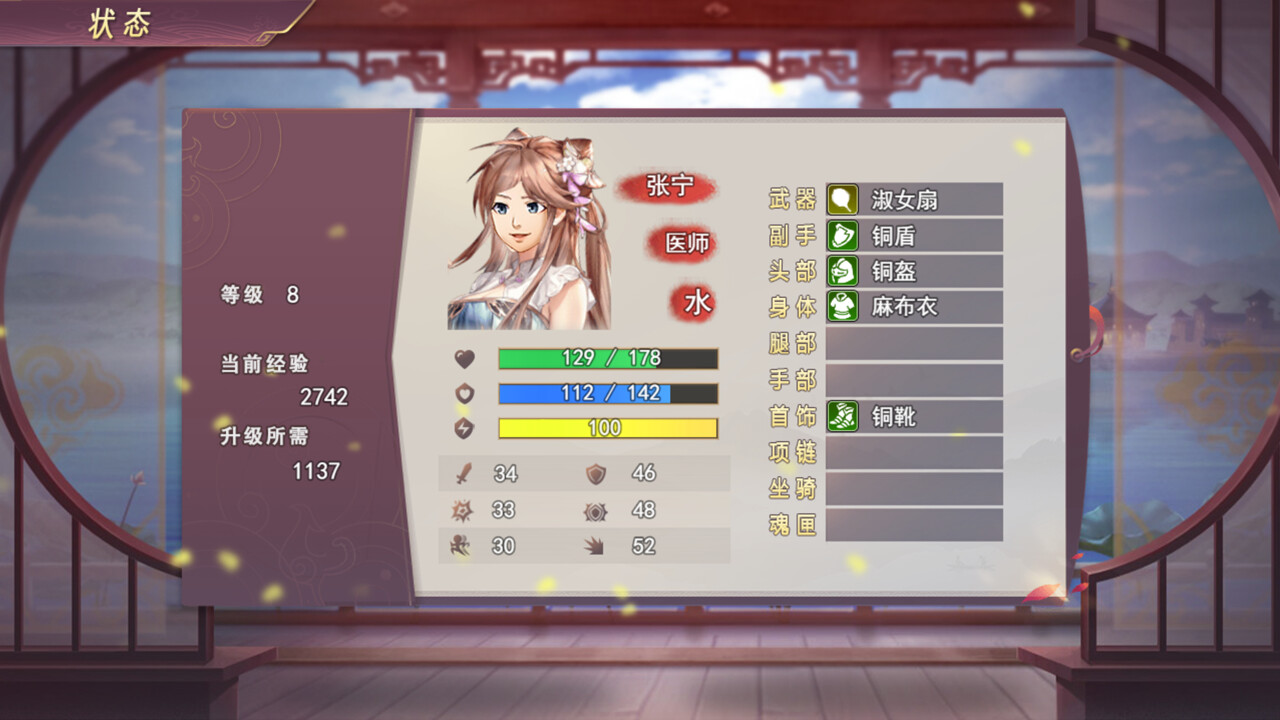Select the shield defense stat icon showing 46
1280x720 pixels.
[x=595, y=473]
